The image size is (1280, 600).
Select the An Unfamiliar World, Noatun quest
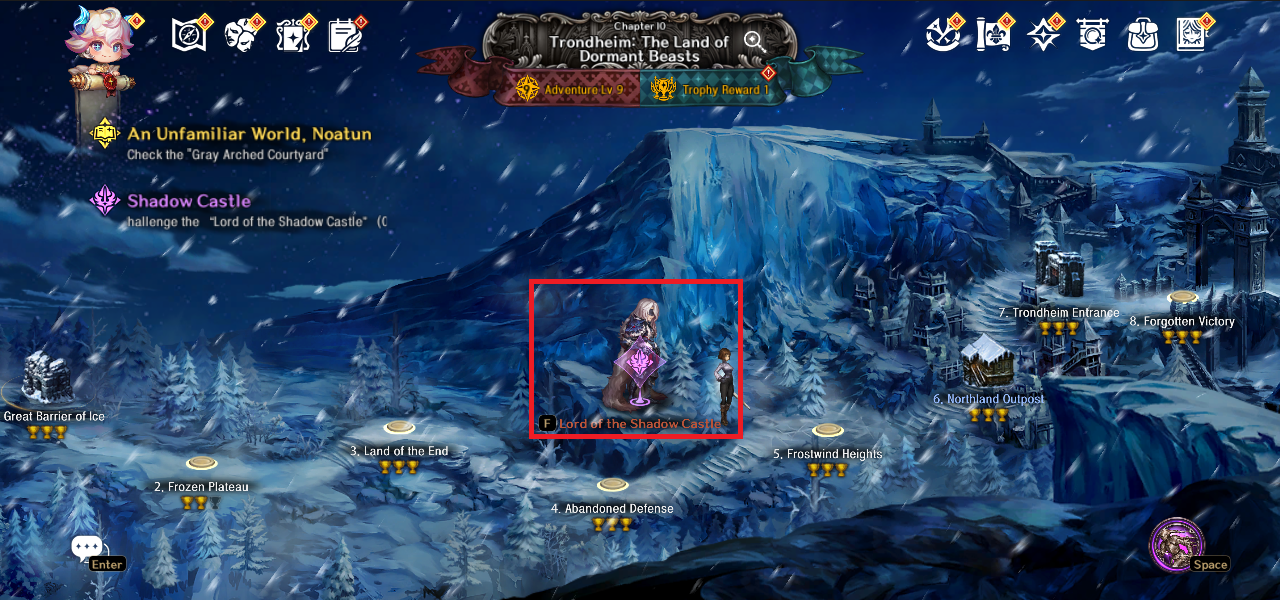click(248, 134)
